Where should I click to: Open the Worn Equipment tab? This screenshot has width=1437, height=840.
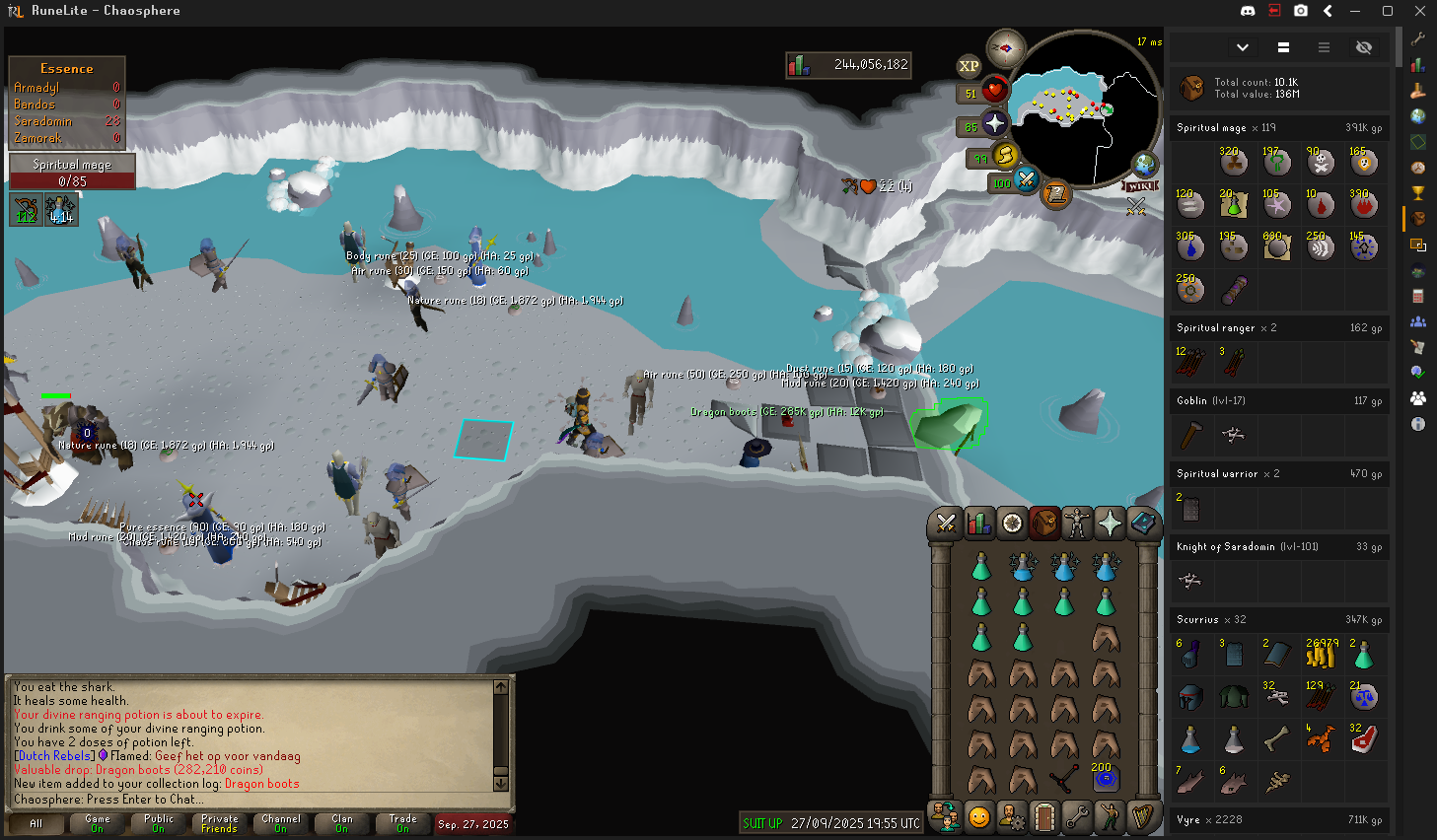pos(1077,524)
